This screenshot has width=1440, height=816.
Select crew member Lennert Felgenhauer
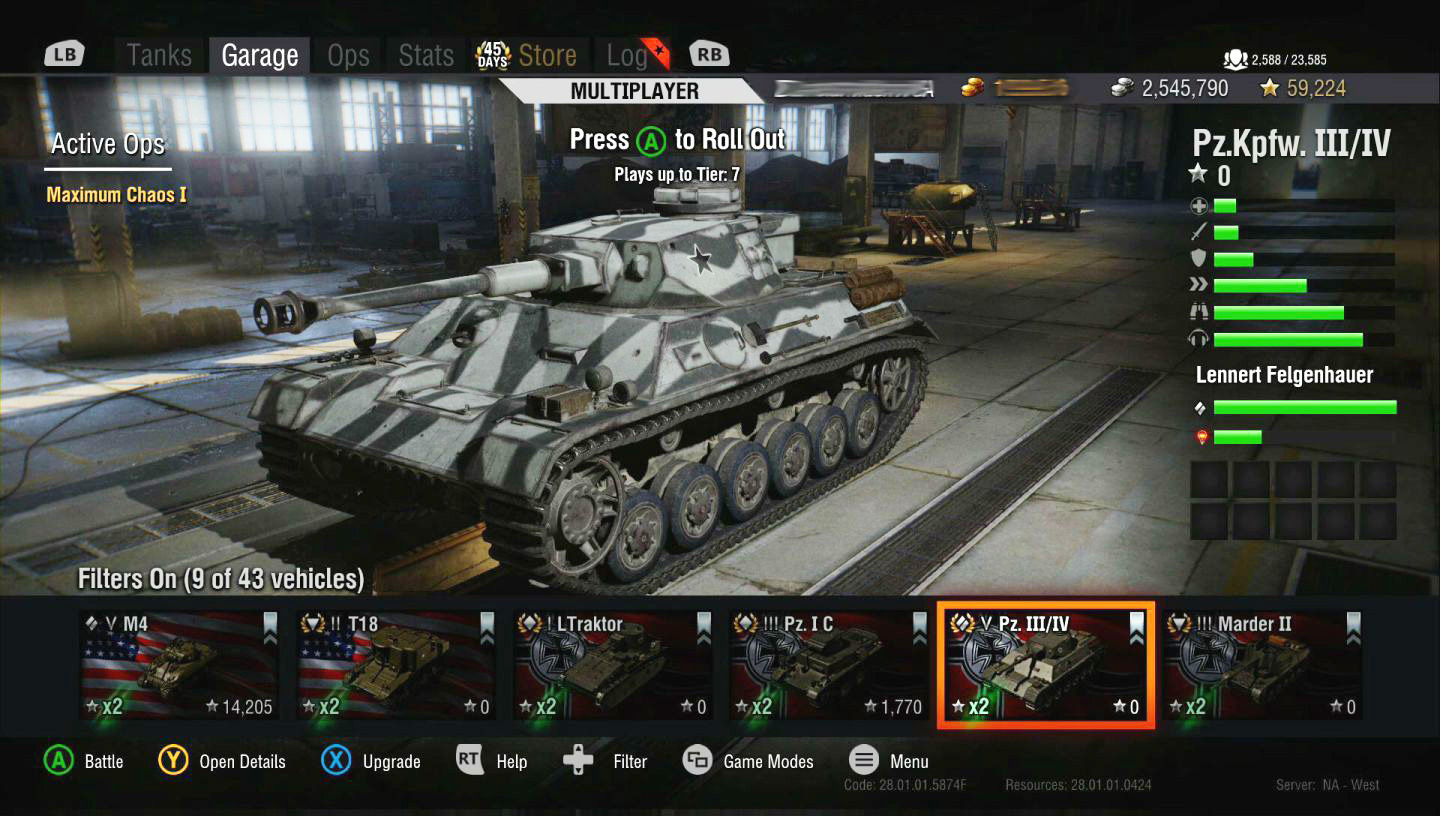(x=1284, y=375)
